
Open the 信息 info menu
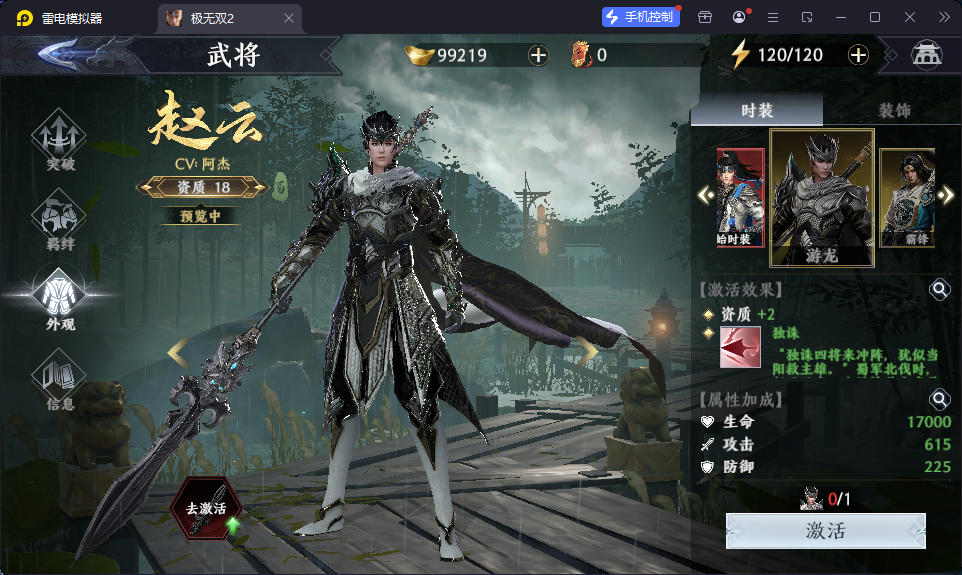click(x=60, y=382)
